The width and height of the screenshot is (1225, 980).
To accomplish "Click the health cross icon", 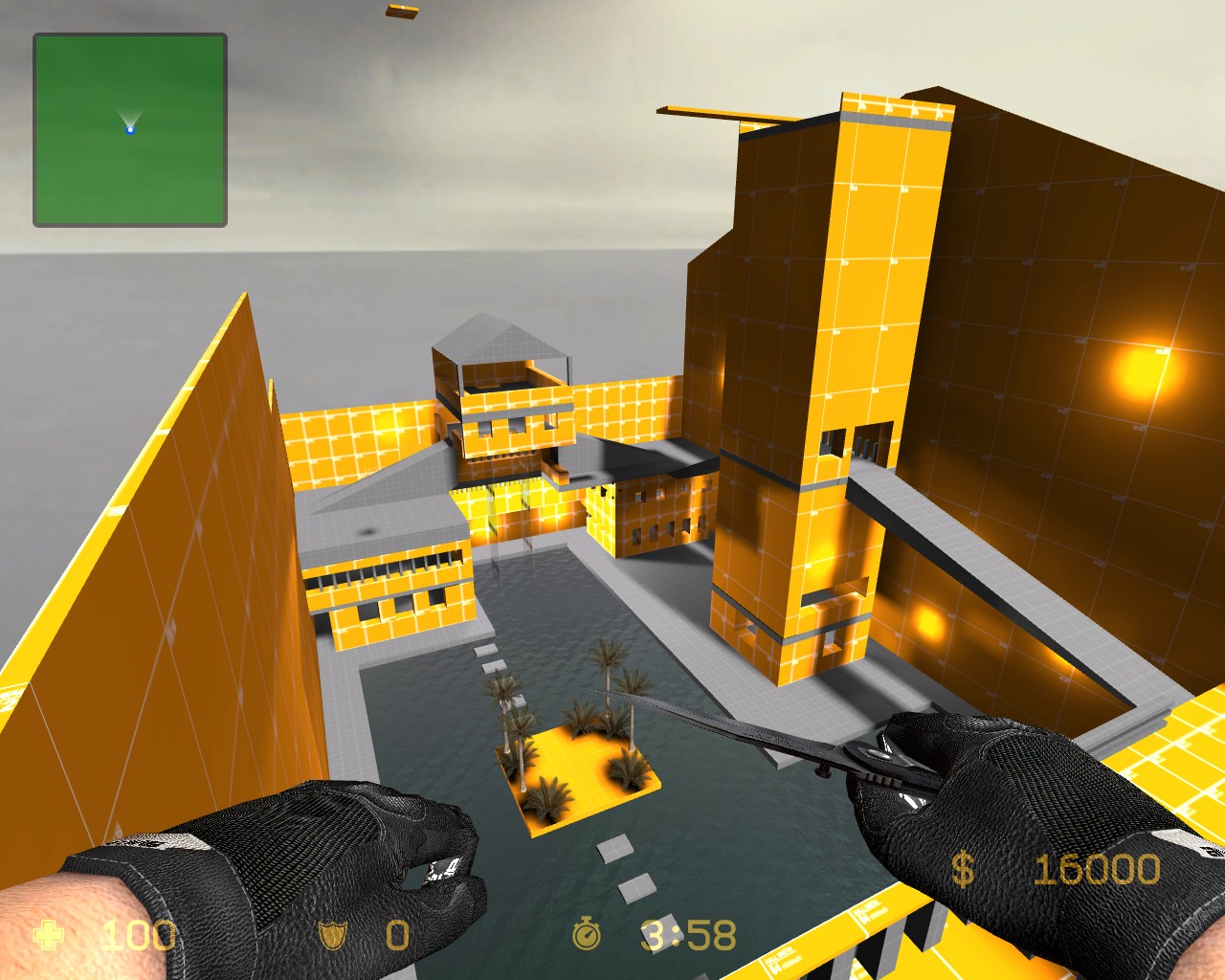I will (x=47, y=936).
